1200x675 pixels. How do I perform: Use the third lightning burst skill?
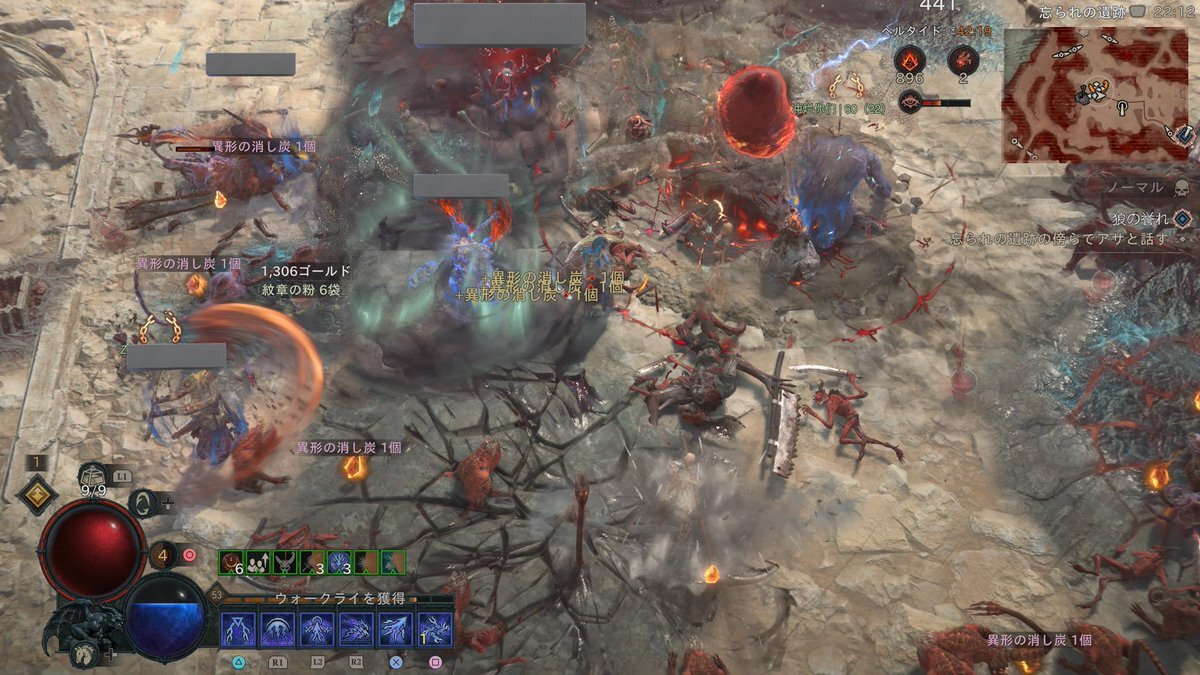click(x=317, y=630)
